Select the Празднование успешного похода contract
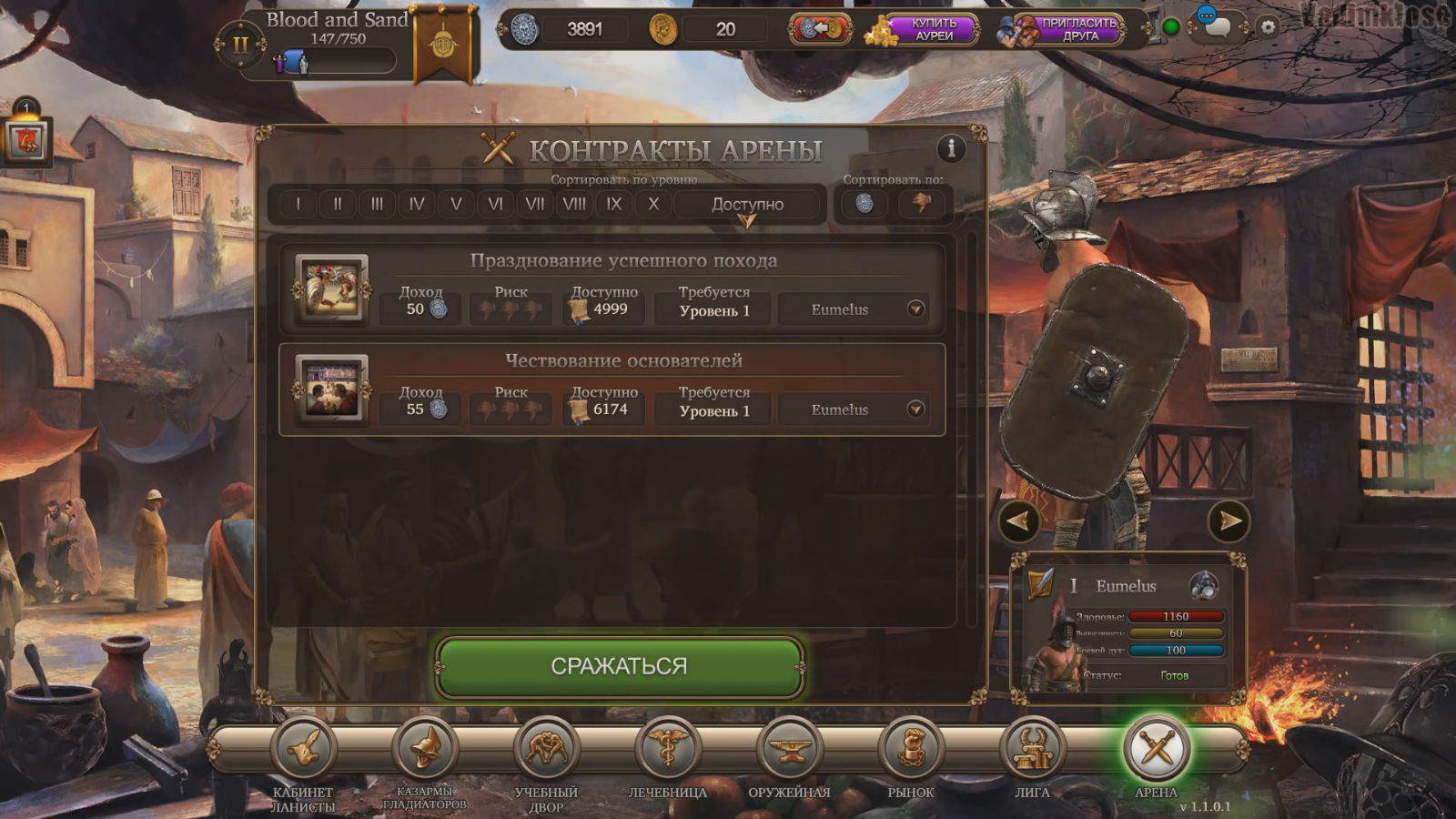Screen dimensions: 1456x819 click(x=623, y=261)
